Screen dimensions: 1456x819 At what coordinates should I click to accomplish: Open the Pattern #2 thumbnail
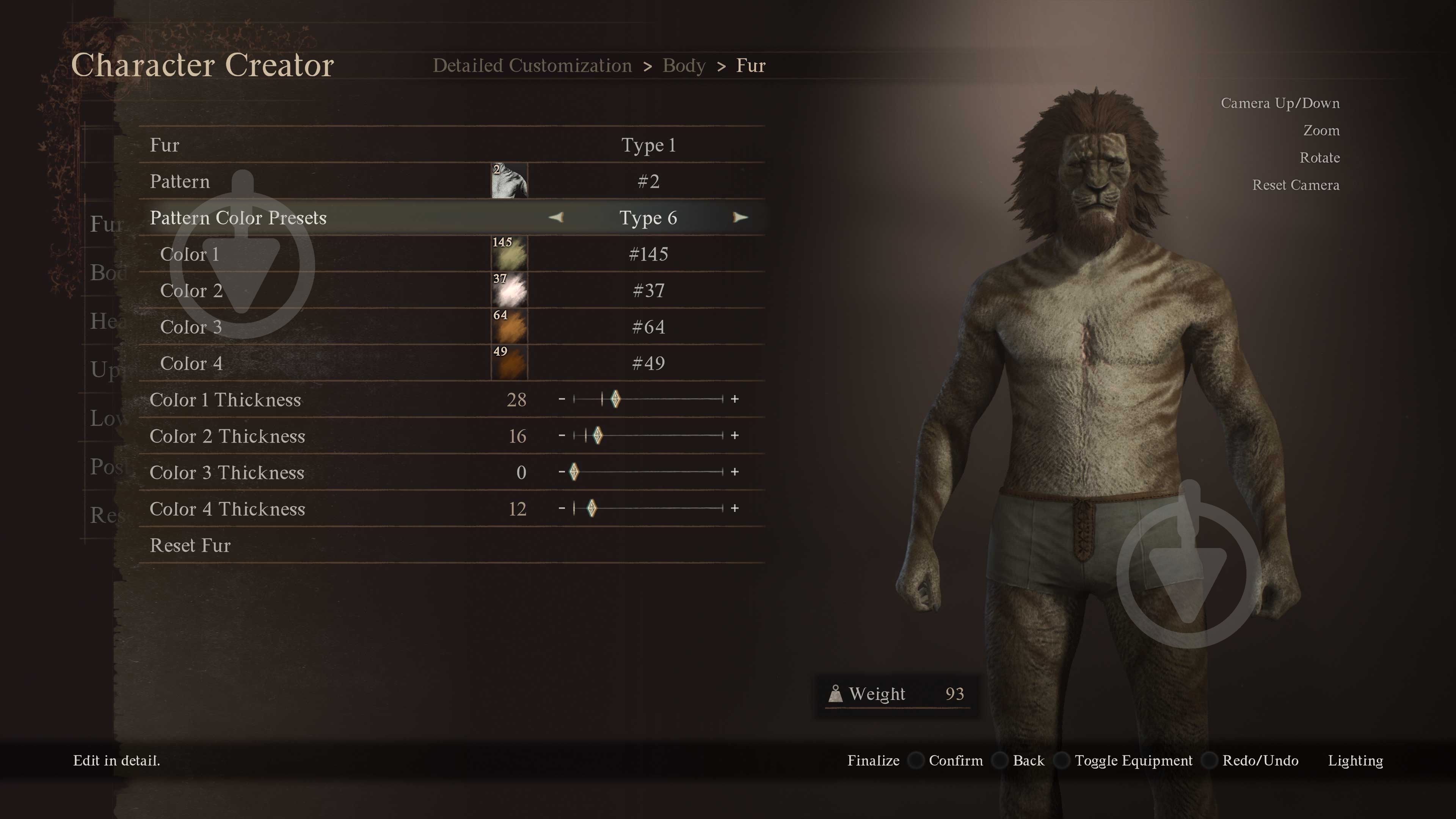[x=509, y=182]
